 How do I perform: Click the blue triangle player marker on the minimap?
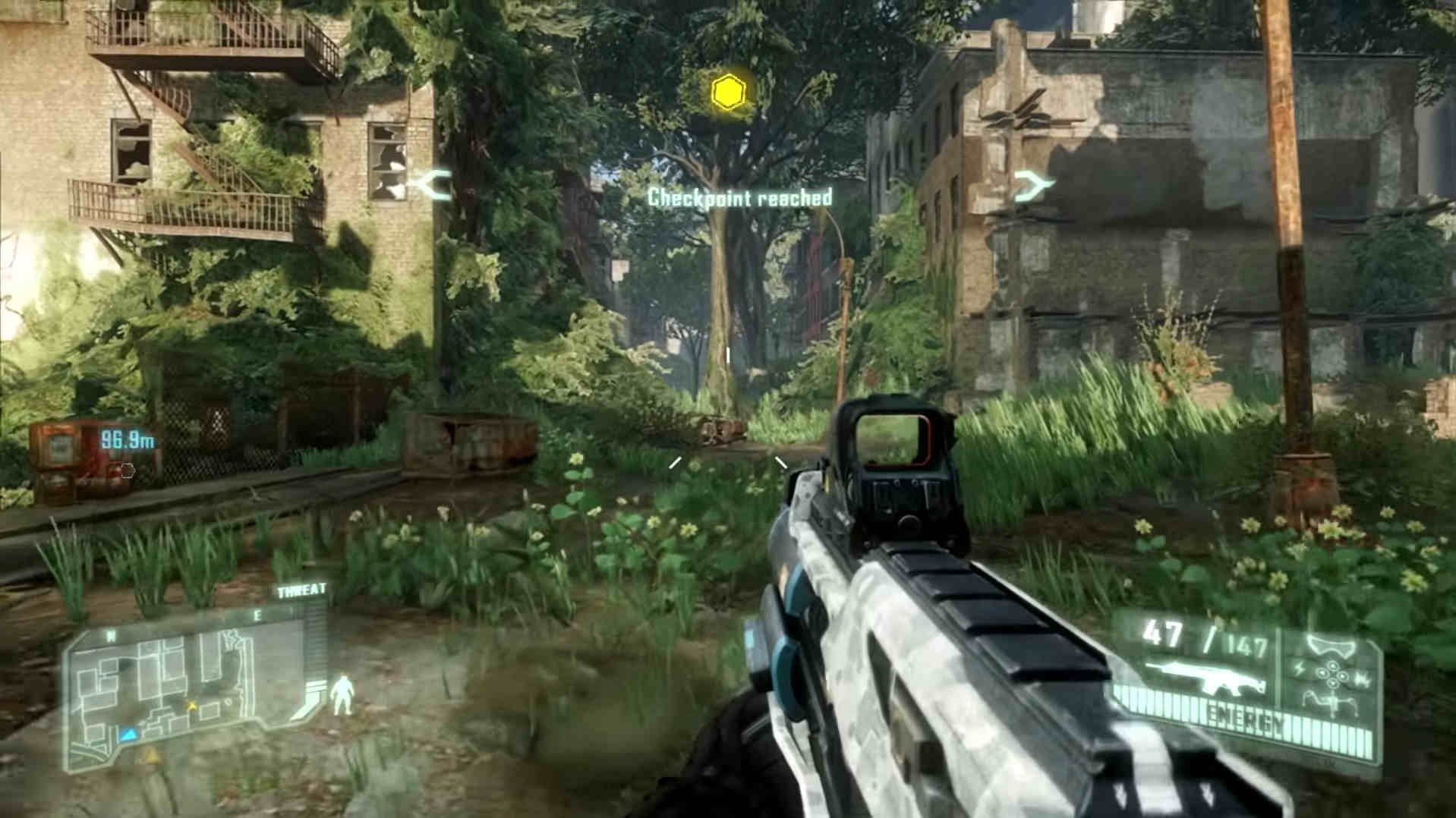pos(129,734)
